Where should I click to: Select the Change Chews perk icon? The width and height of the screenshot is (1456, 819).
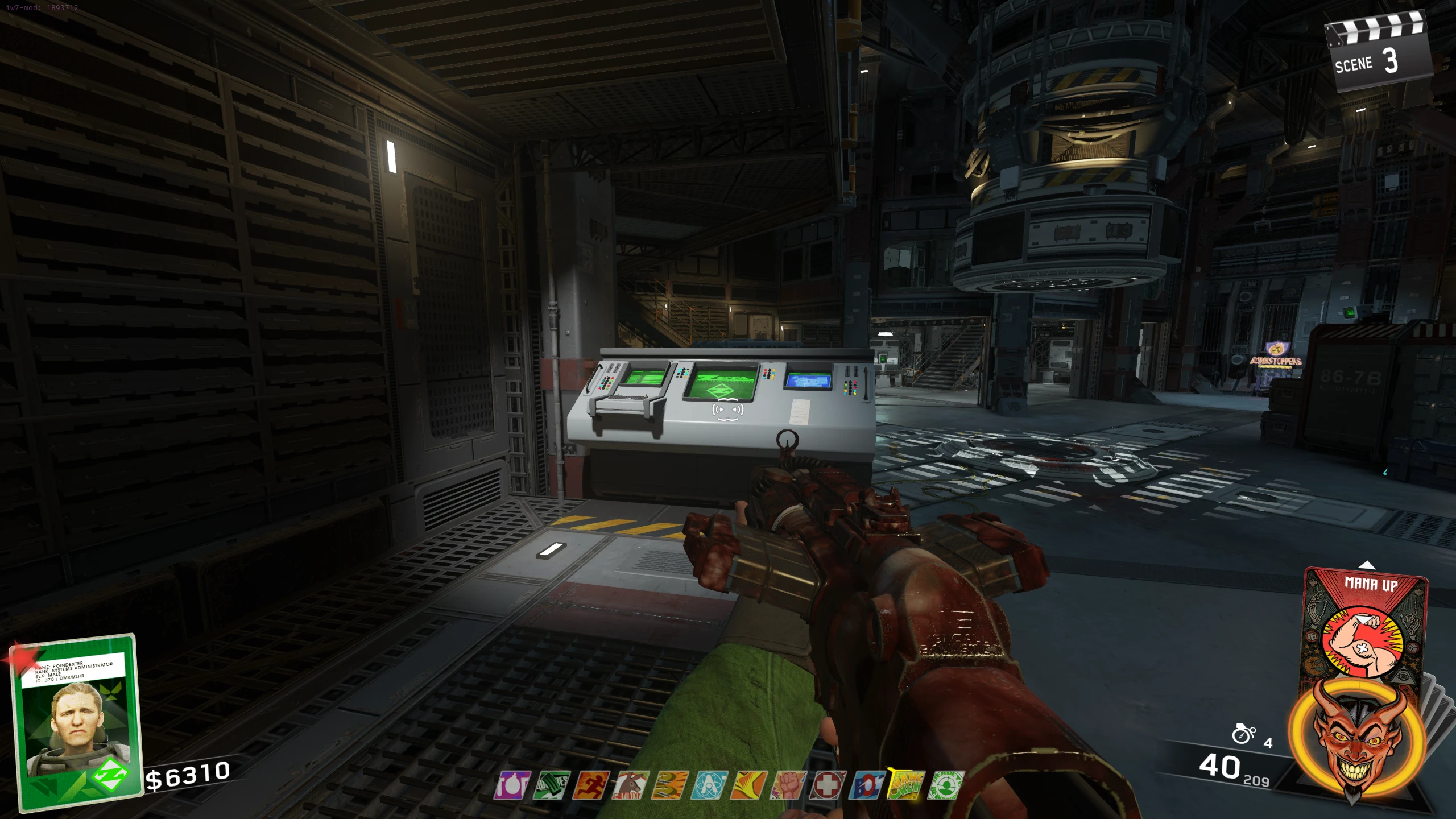pyautogui.click(x=906, y=785)
